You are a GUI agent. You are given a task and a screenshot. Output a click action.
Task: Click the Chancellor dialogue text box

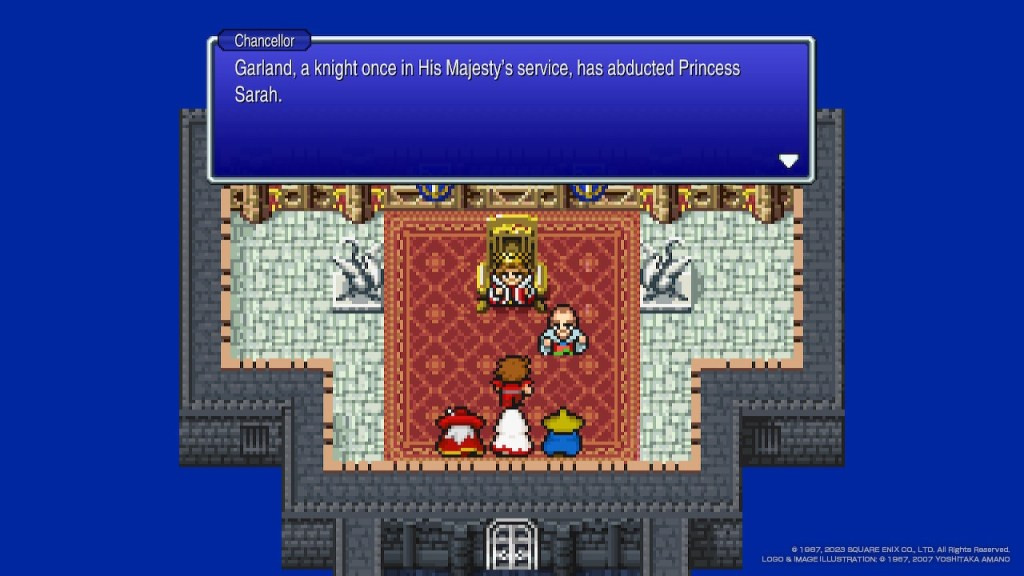tap(510, 111)
